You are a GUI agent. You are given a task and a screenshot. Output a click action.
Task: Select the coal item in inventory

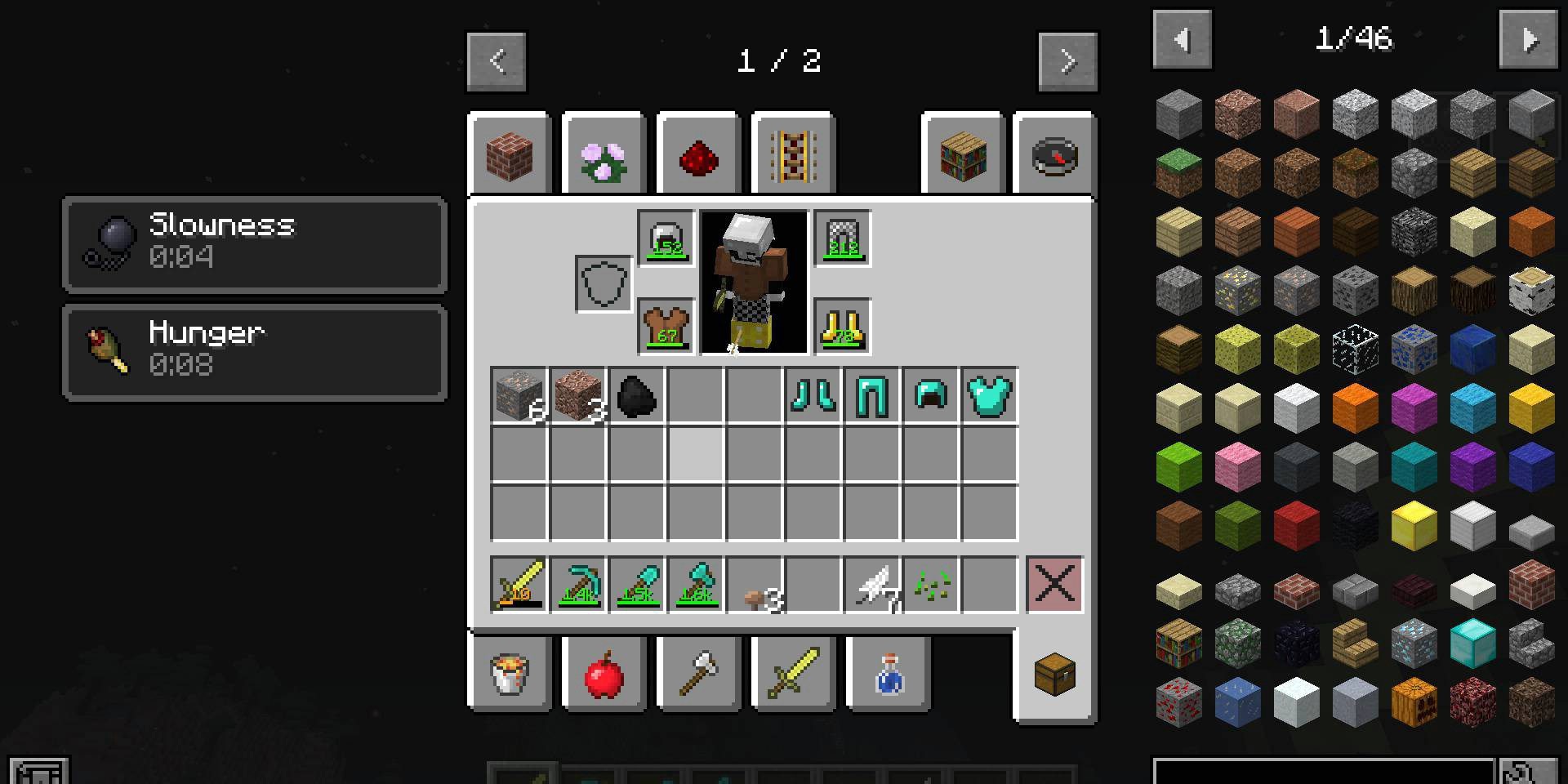coord(636,396)
